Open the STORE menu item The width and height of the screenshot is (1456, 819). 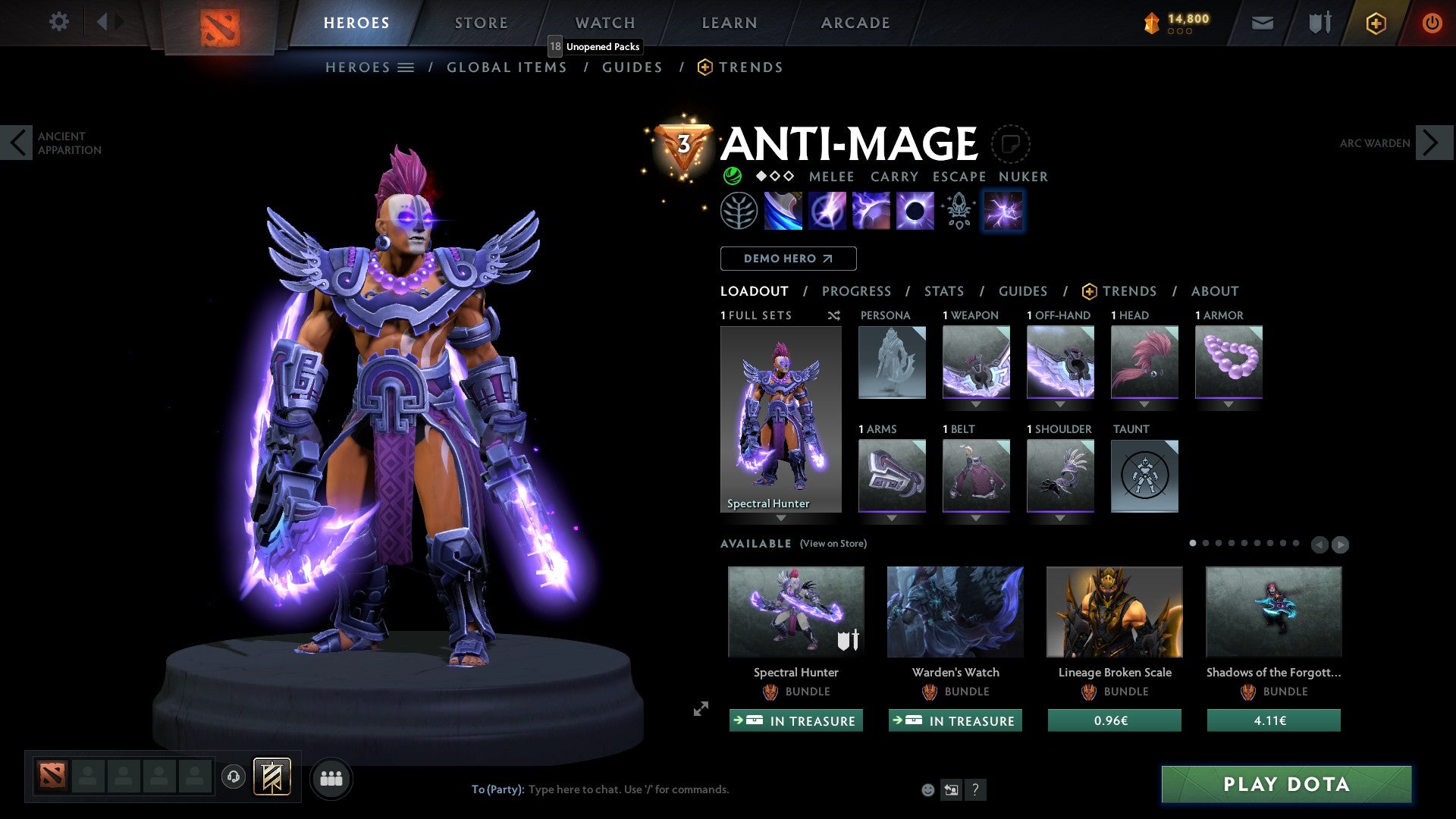tap(481, 23)
